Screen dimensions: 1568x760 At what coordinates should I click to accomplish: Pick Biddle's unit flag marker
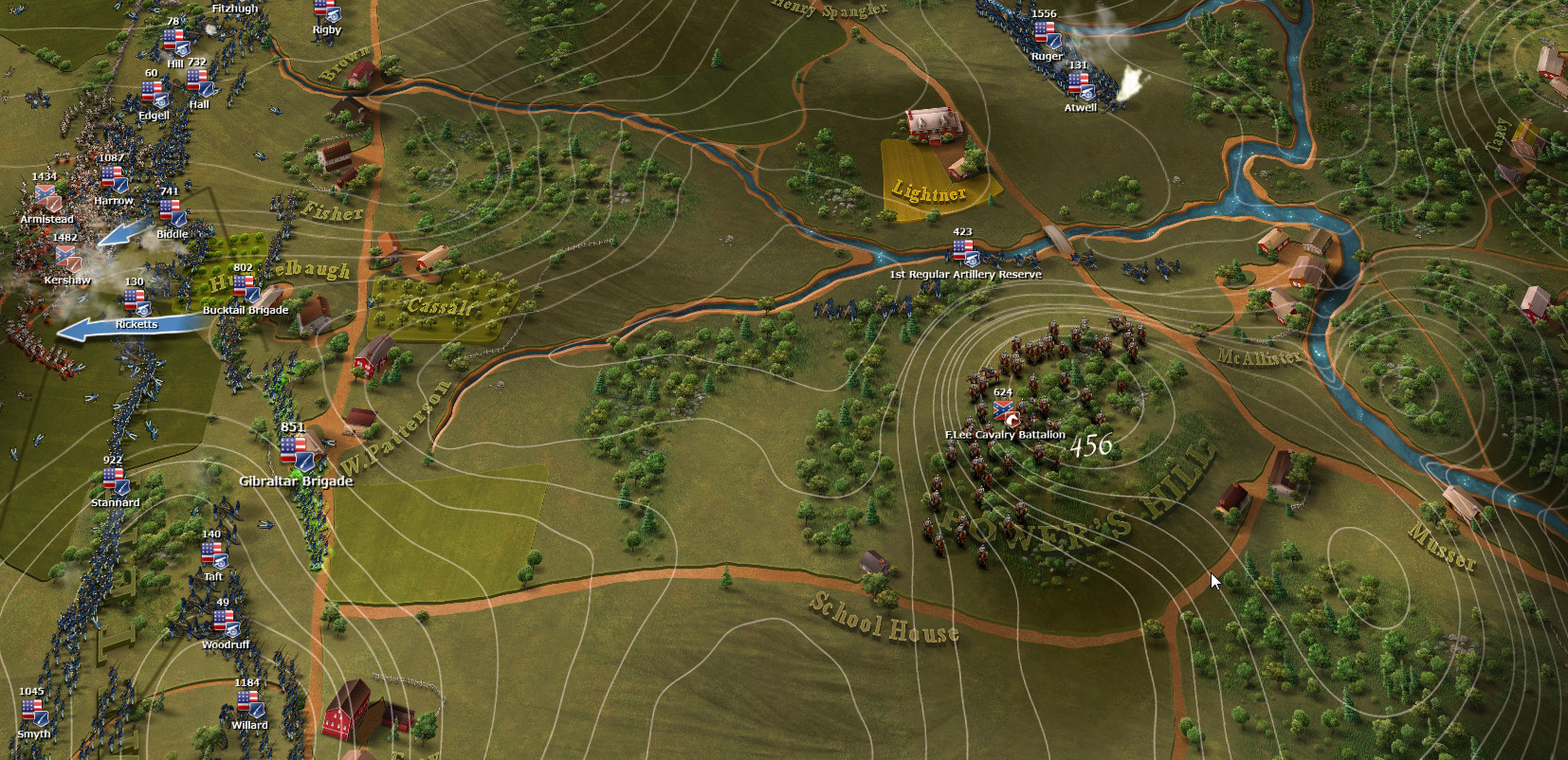pos(173,212)
